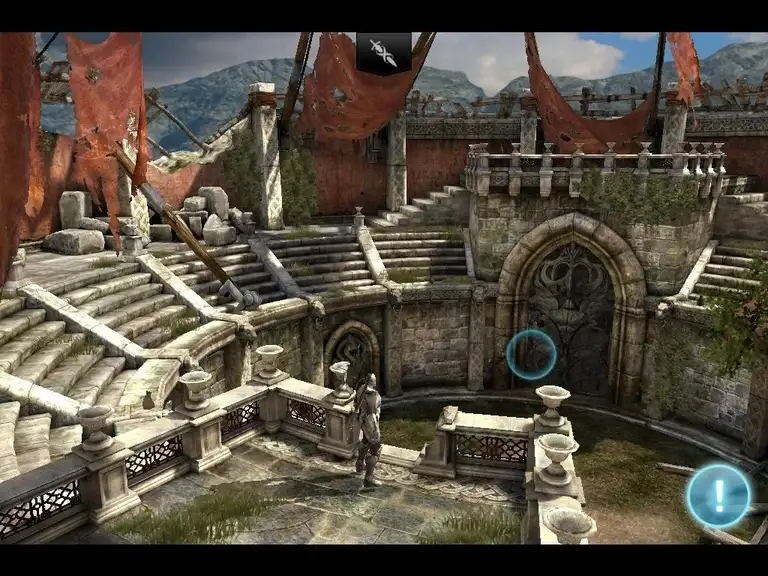Screen dimensions: 768x576
Task: Open the crossed-swords menu tab
Action: tap(384, 52)
